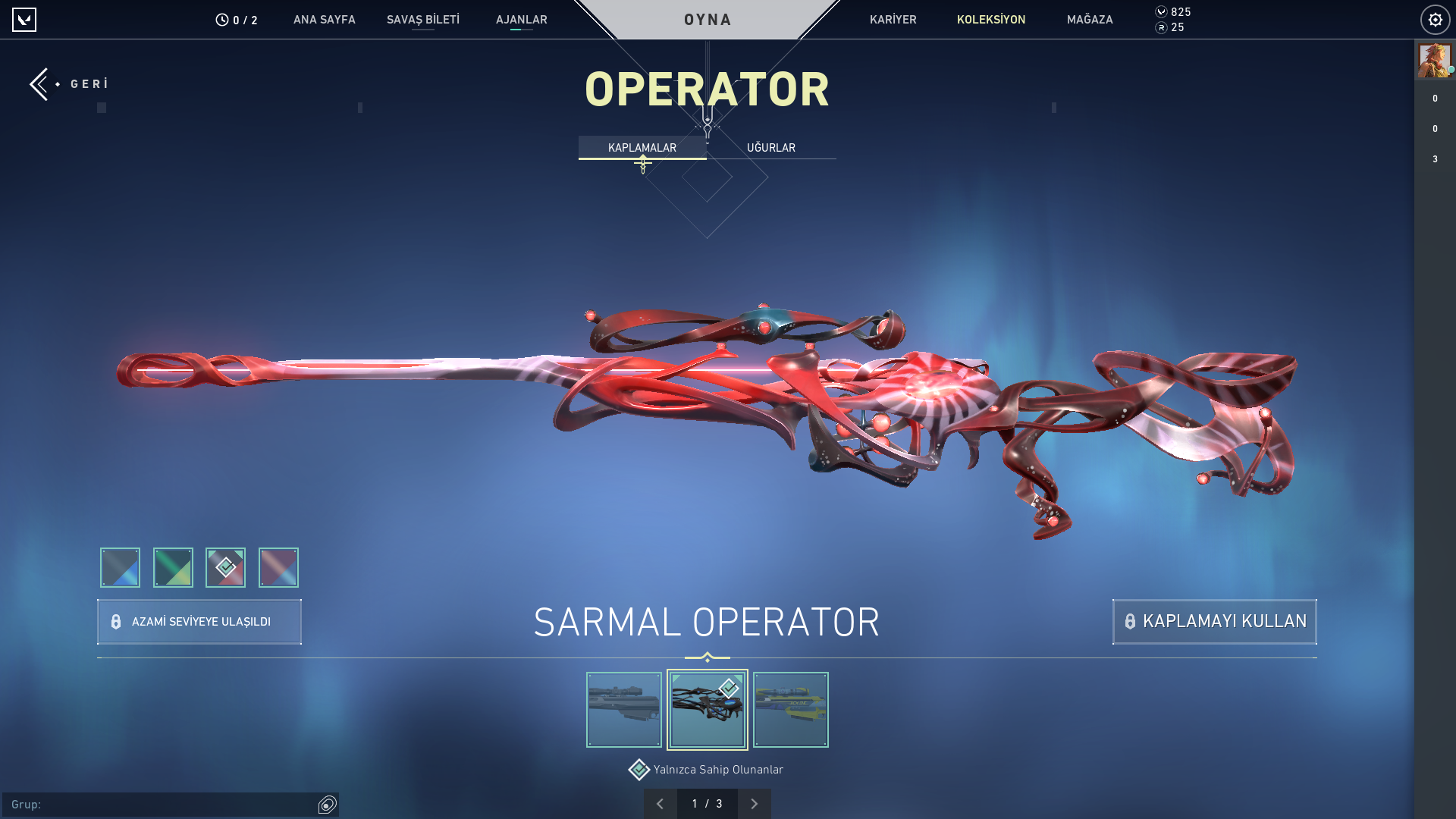This screenshot has width=1456, height=819.
Task: Click the lock icon on KAPLAMAYI KULLAN
Action: click(x=1130, y=621)
